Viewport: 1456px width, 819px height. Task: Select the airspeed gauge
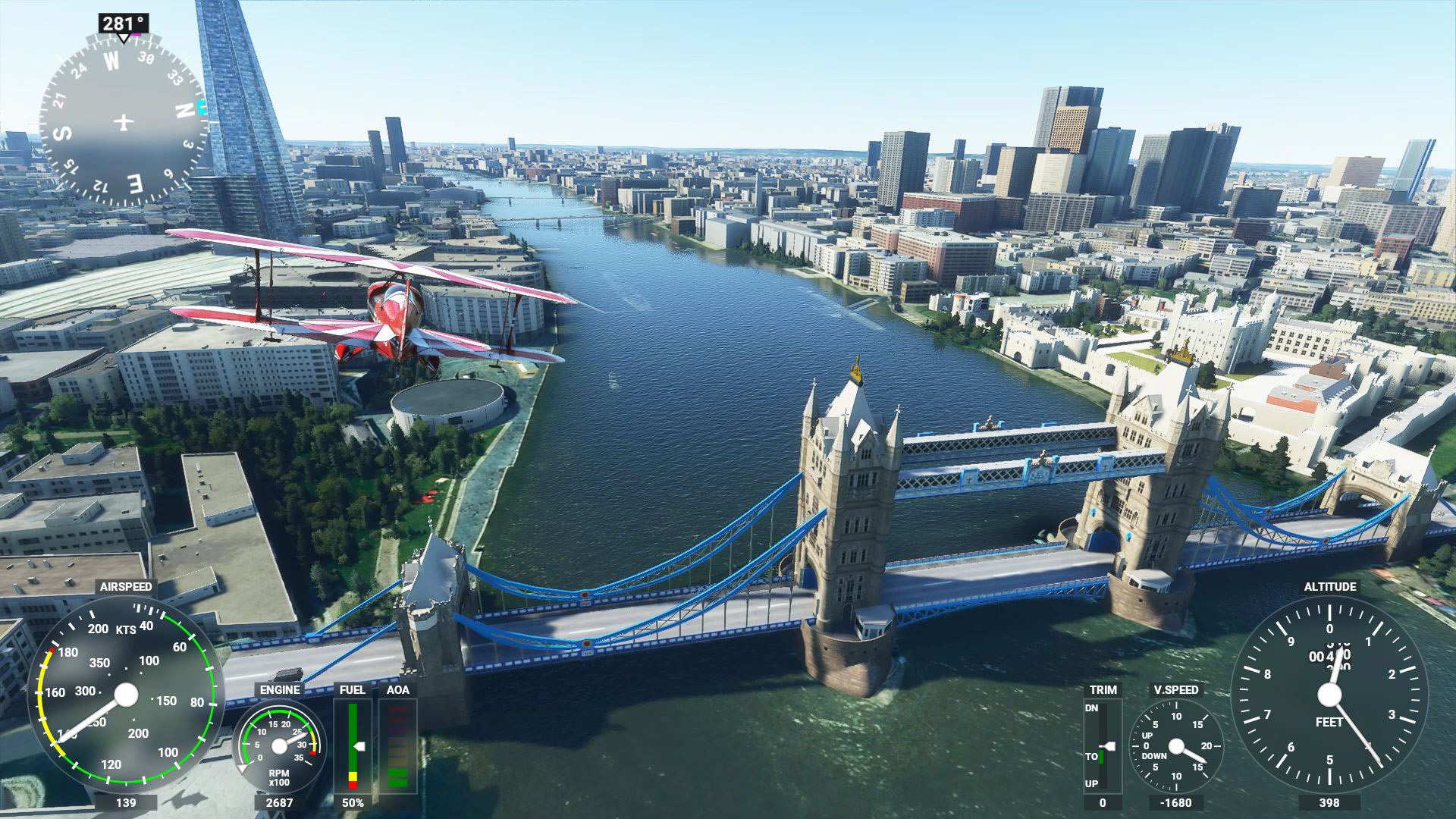[126, 694]
